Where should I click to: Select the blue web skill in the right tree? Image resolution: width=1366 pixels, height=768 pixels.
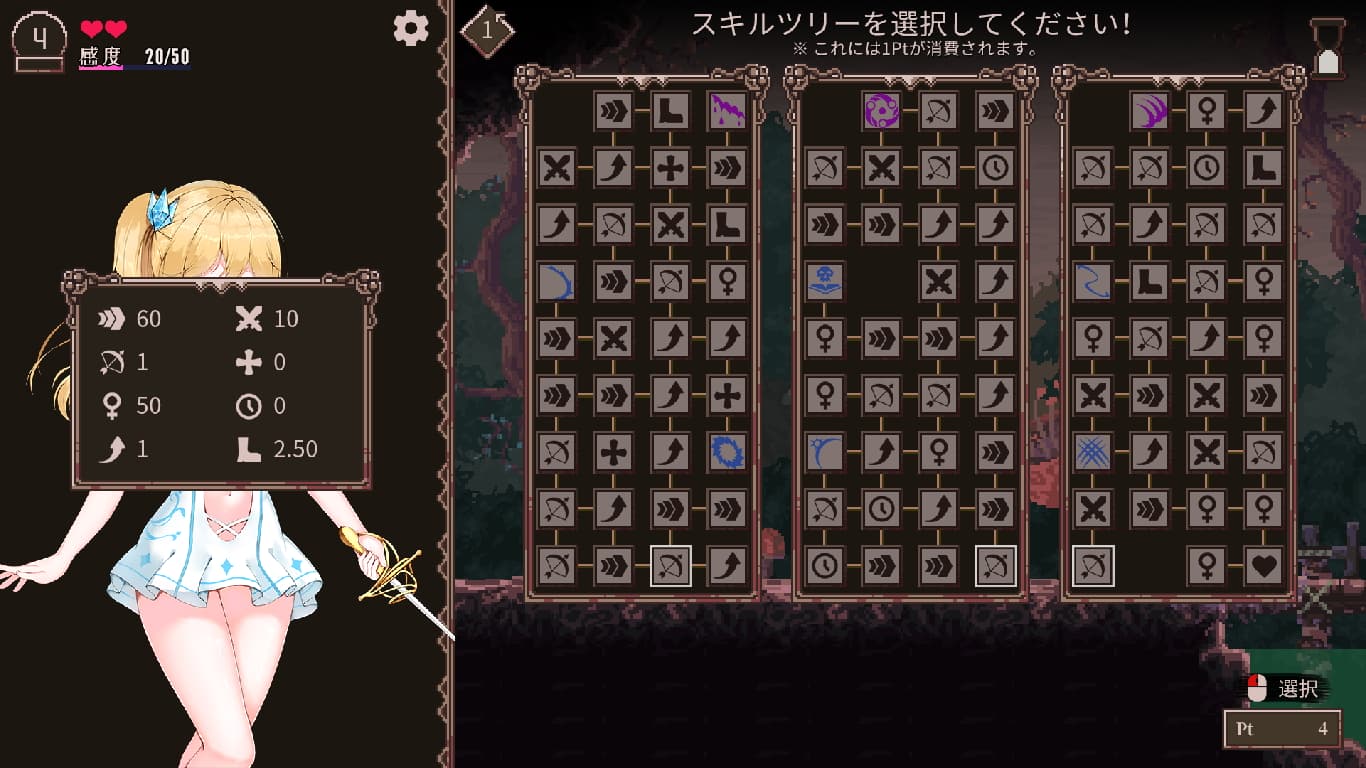1090,451
